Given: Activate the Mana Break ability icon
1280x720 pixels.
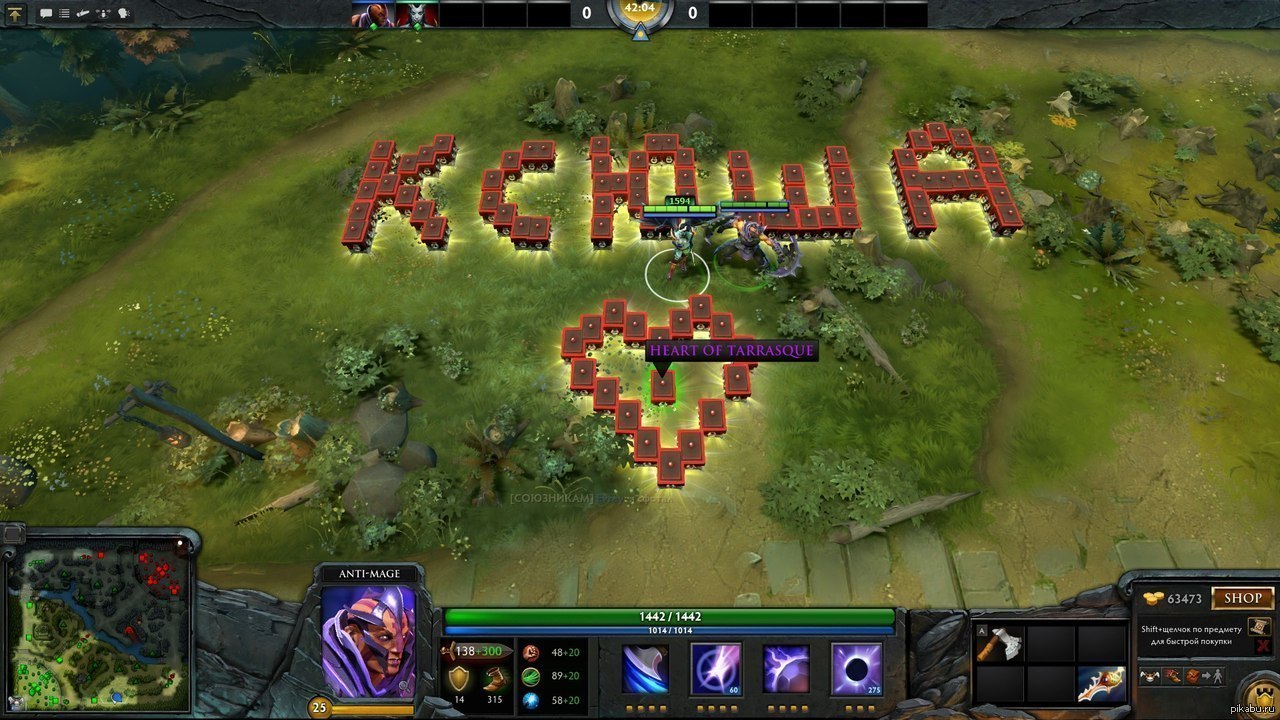Looking at the screenshot, I should (646, 669).
